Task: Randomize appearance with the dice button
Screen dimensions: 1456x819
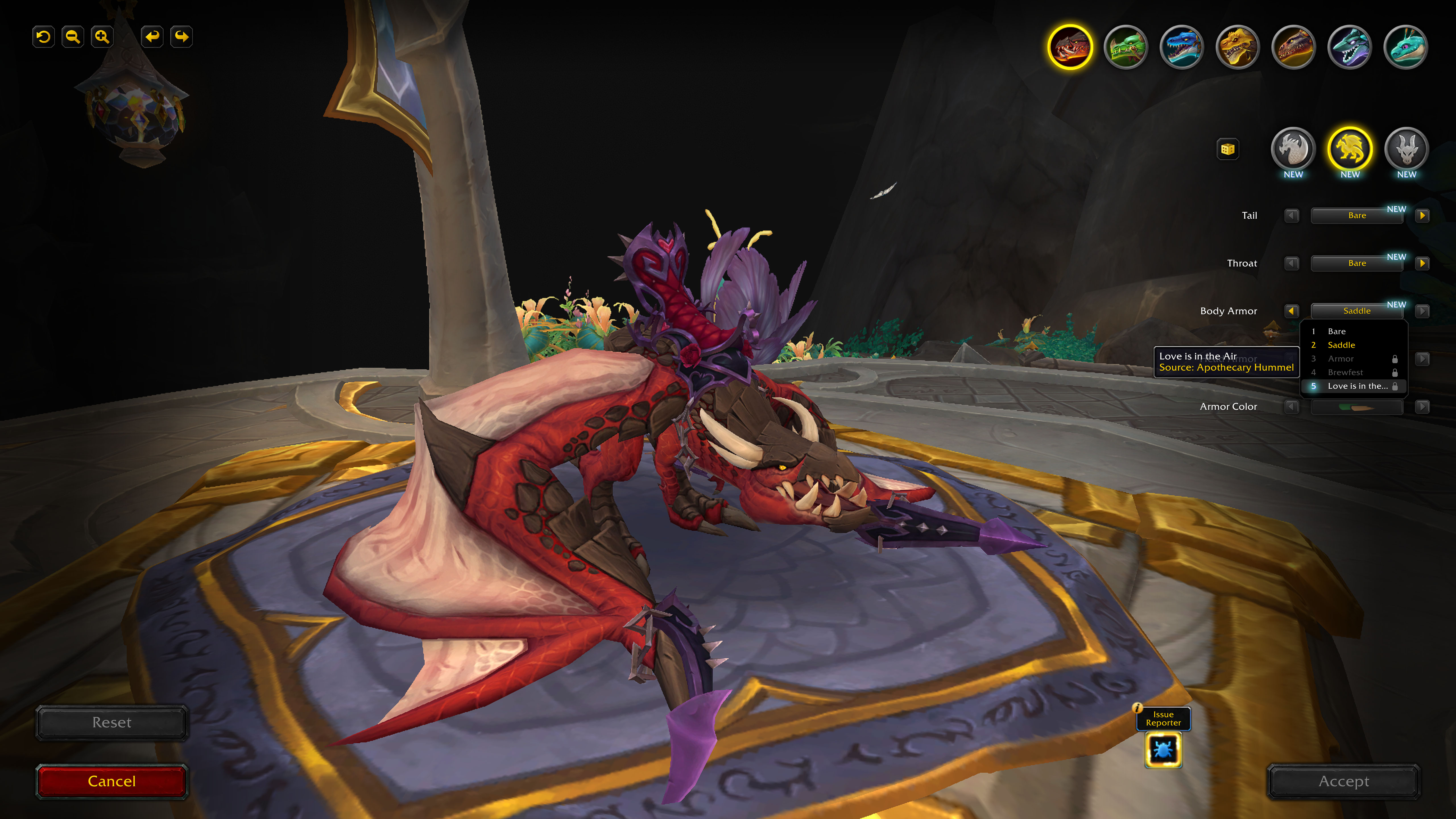Action: click(1228, 149)
